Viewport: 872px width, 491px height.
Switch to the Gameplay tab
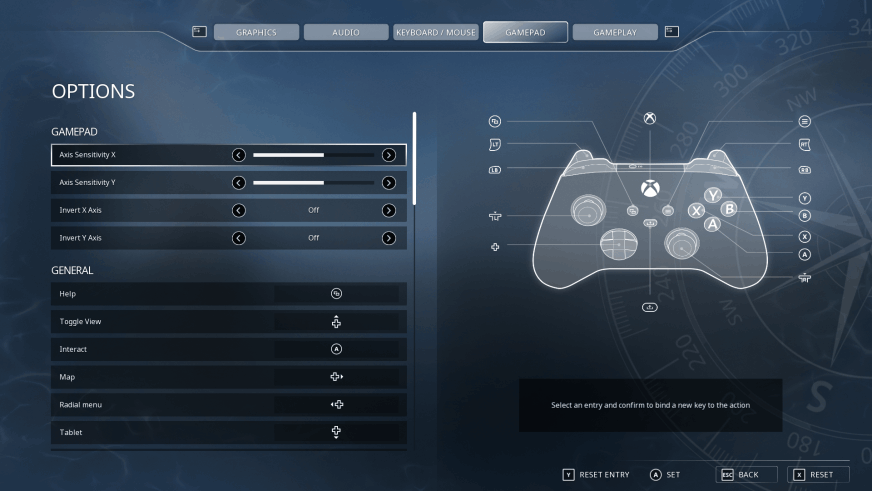615,32
